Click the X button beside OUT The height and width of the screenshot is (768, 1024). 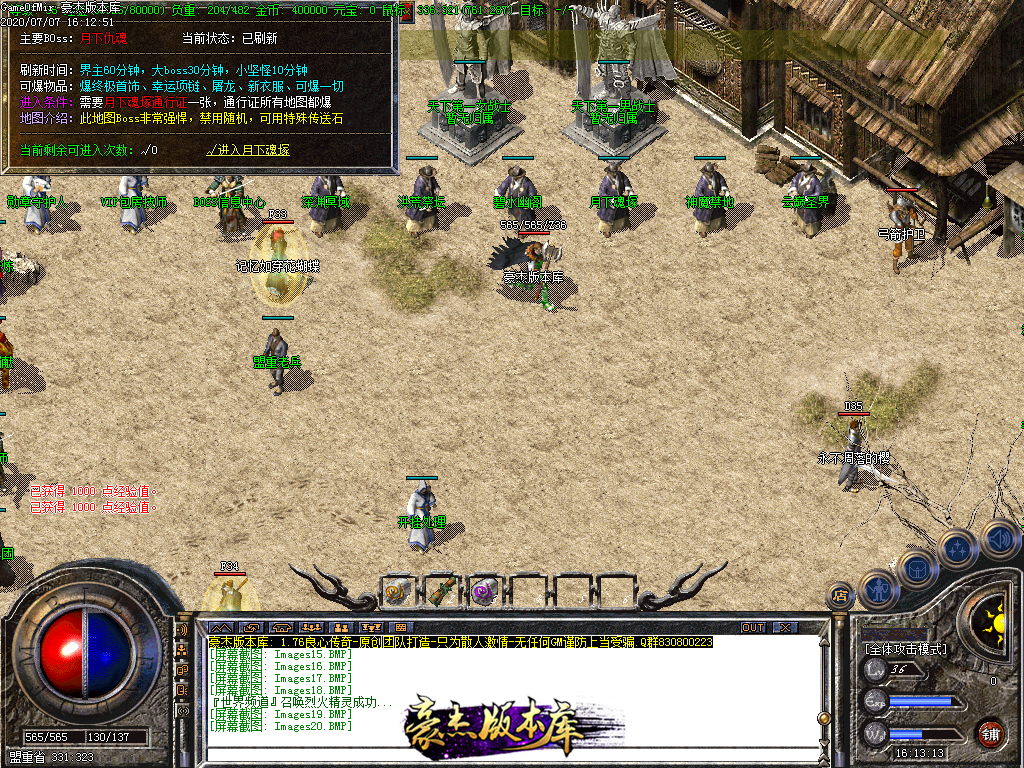coord(786,627)
